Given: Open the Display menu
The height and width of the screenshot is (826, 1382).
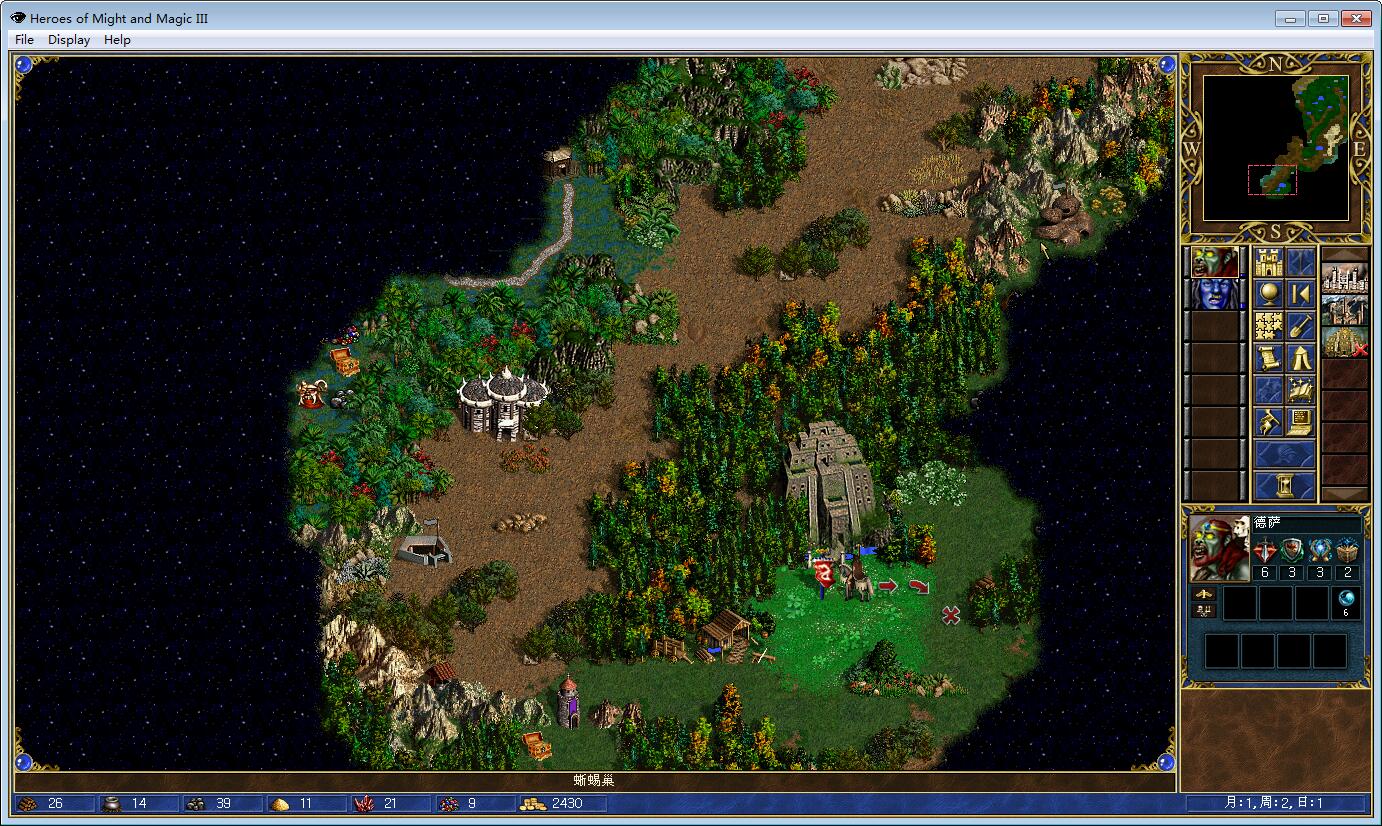Looking at the screenshot, I should tap(69, 40).
